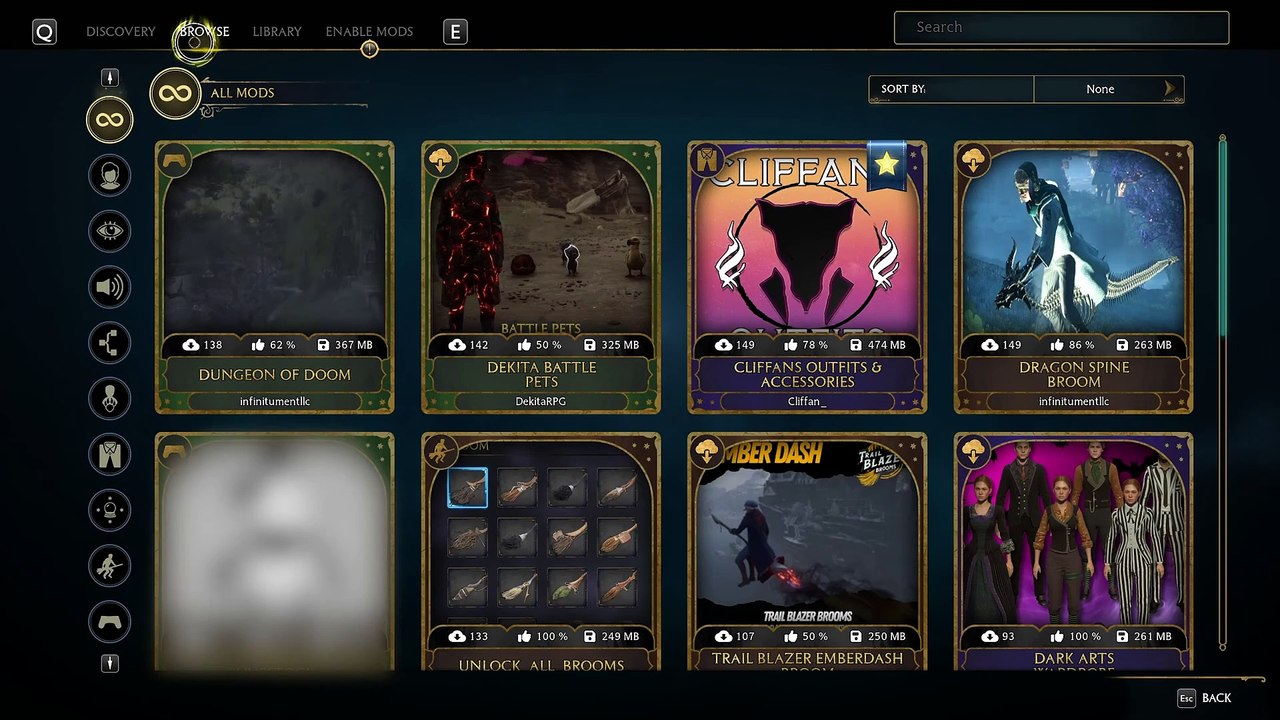Open the Trail Blazer Emberdash mod
Viewport: 1280px width, 720px height.
807,552
